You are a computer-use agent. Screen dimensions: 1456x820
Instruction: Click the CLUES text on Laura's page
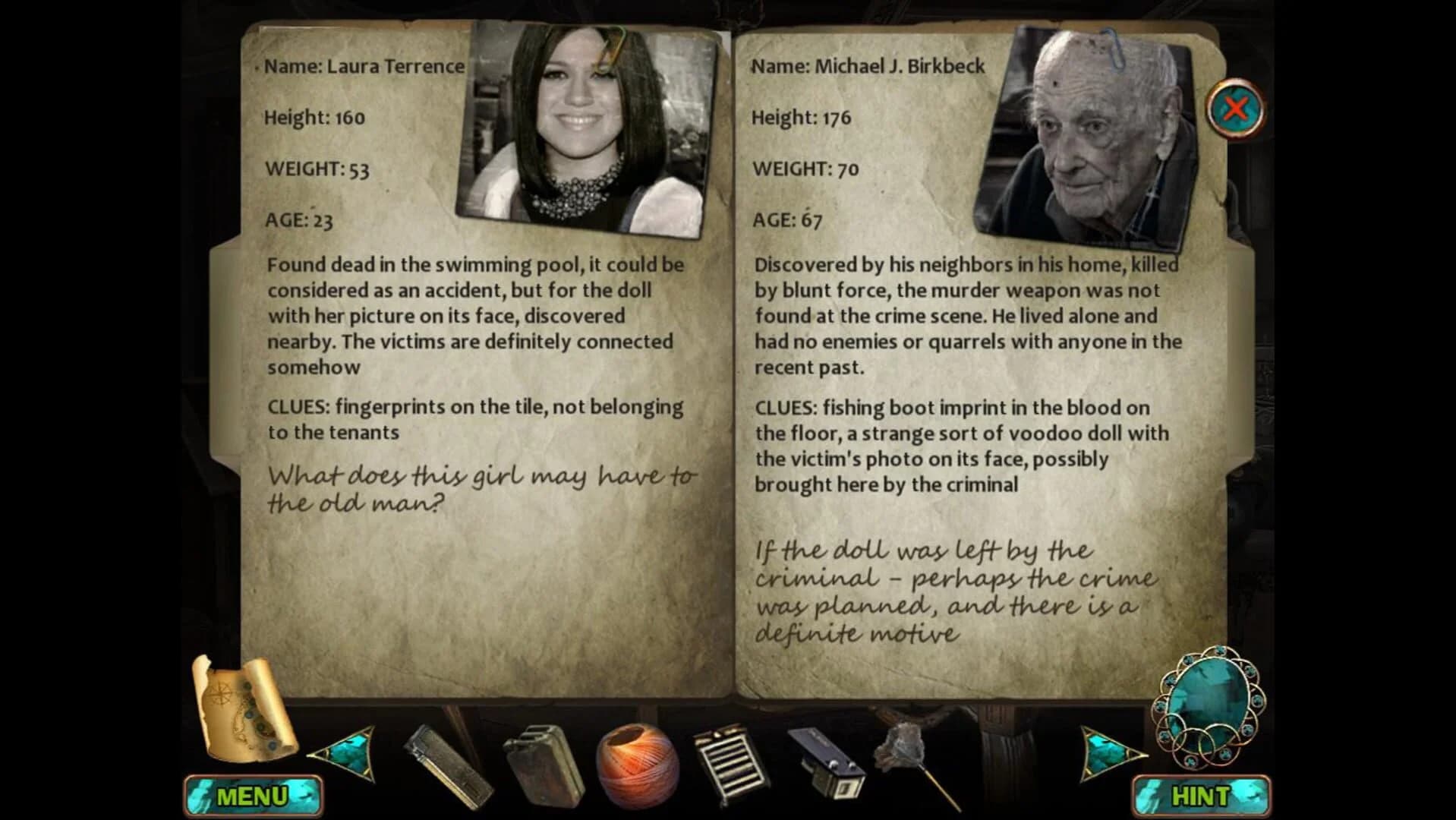coord(297,408)
